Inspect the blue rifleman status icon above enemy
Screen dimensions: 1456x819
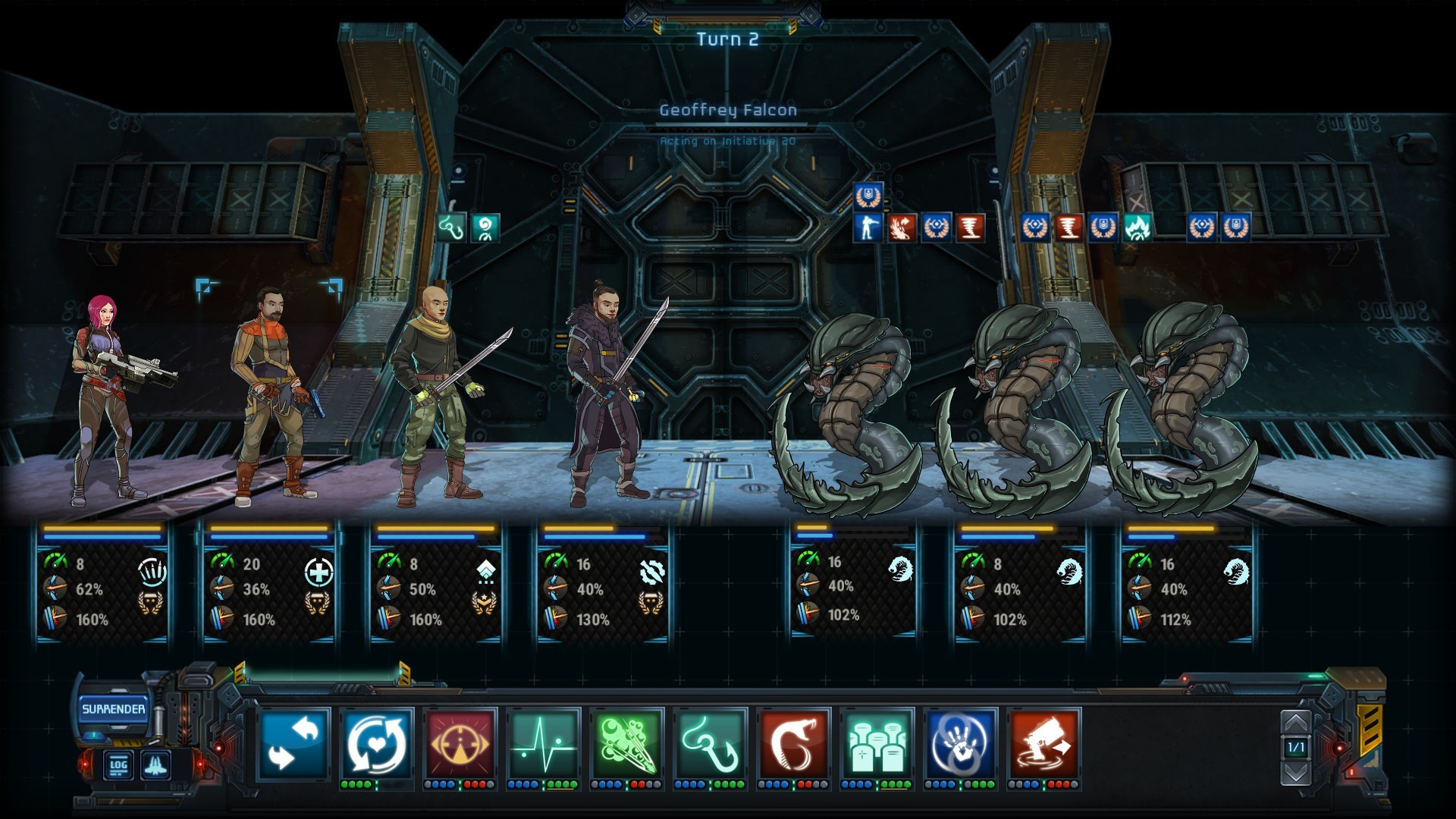point(868,227)
